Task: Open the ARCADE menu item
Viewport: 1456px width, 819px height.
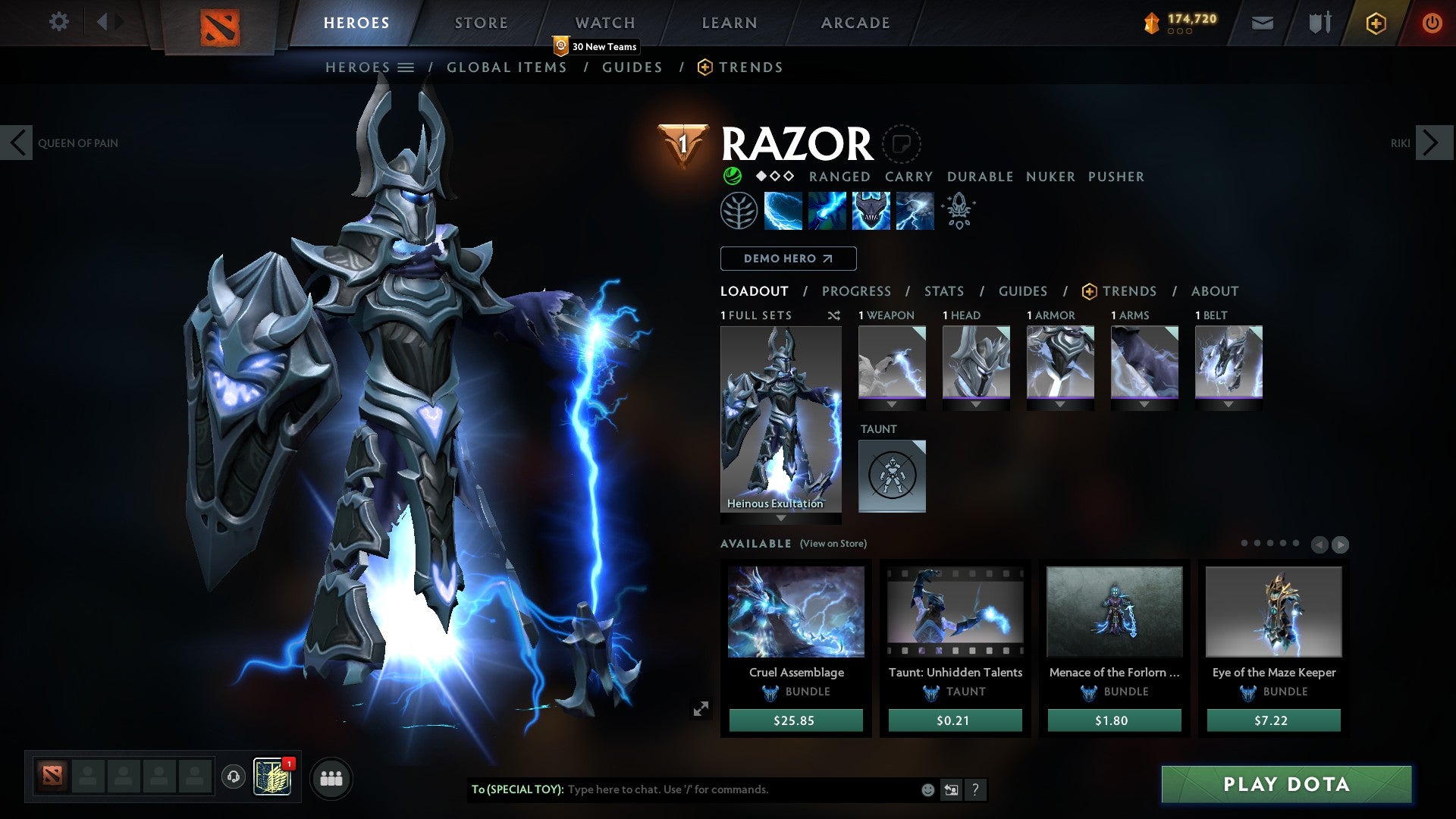Action: tap(855, 23)
